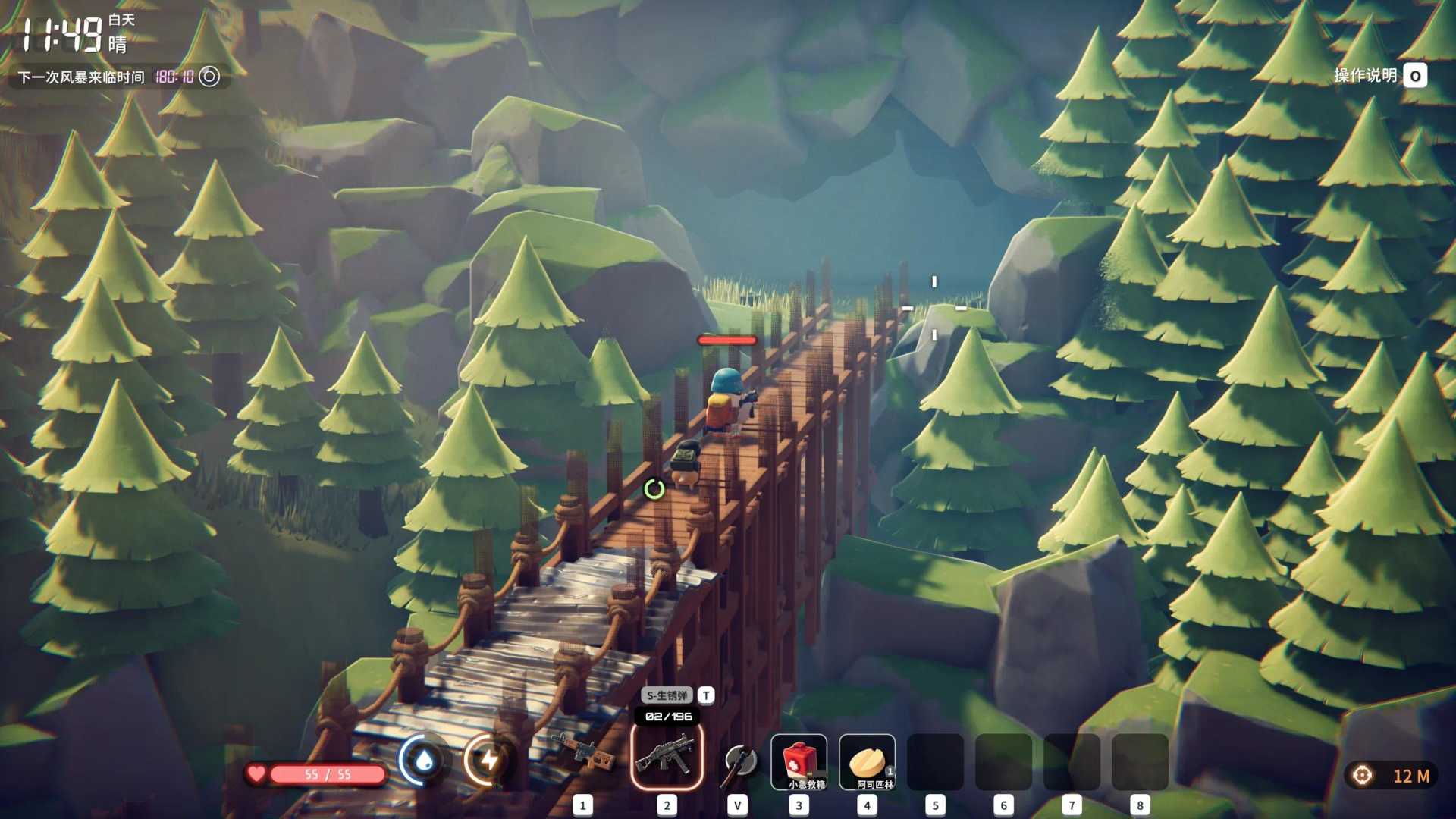
Task: Click the storm countdown circle icon
Action: coord(209,77)
